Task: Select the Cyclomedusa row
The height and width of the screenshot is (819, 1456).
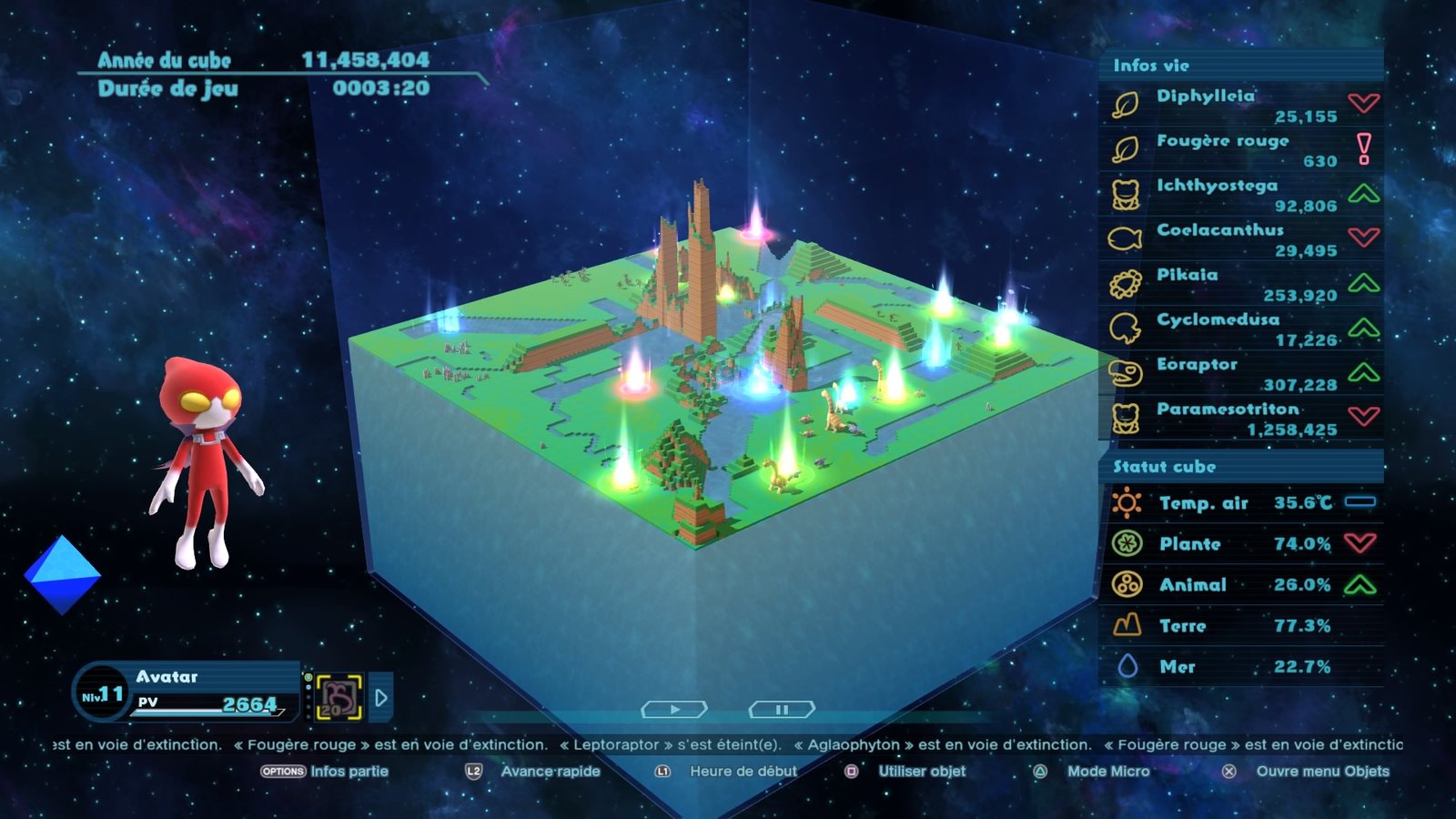Action: 1241,329
